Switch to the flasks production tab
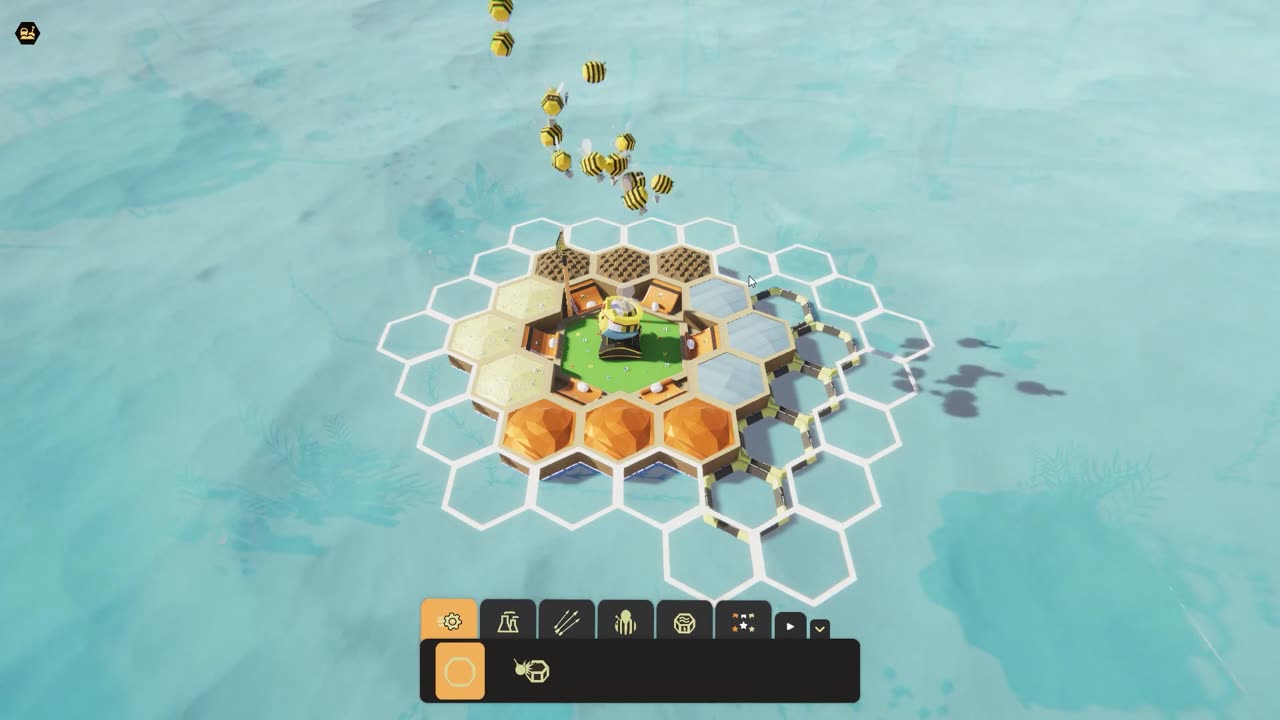 pos(508,622)
